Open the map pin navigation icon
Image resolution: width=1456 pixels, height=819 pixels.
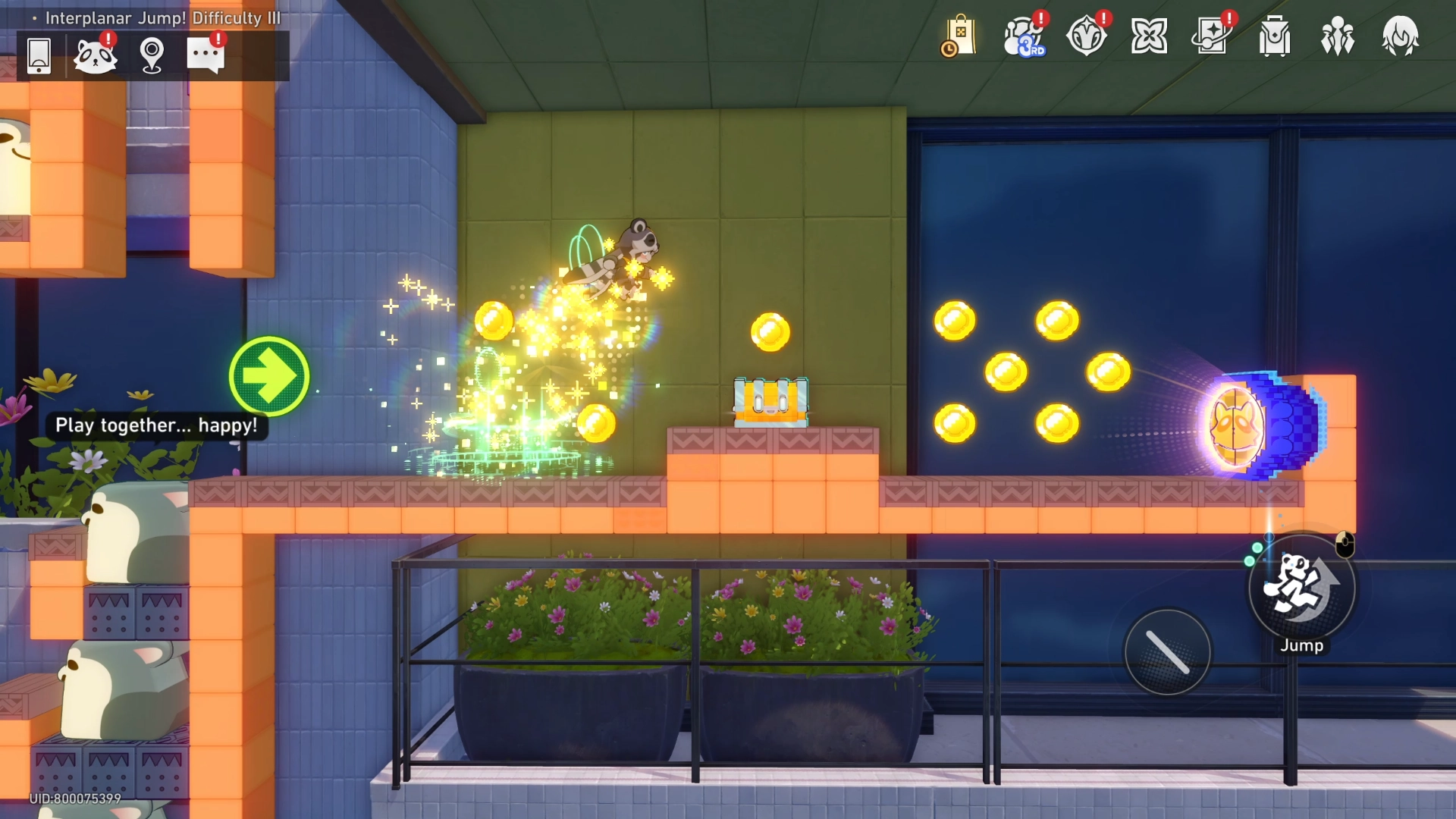click(152, 55)
